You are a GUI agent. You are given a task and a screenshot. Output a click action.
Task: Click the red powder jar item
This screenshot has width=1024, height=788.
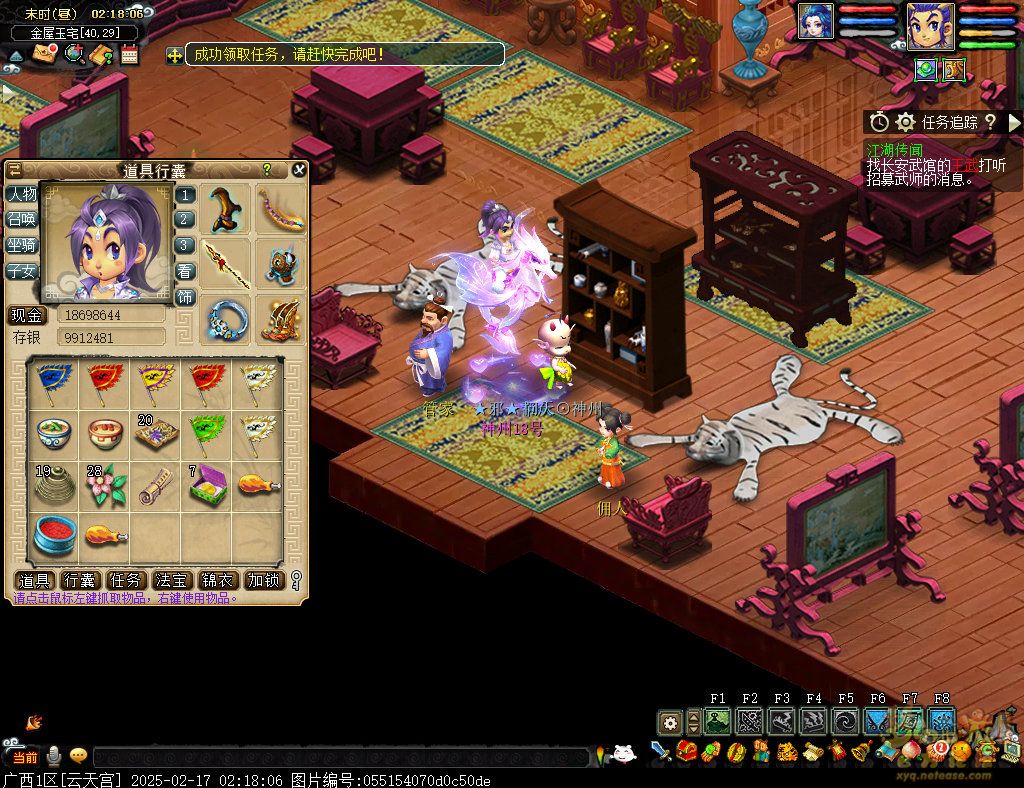53,535
